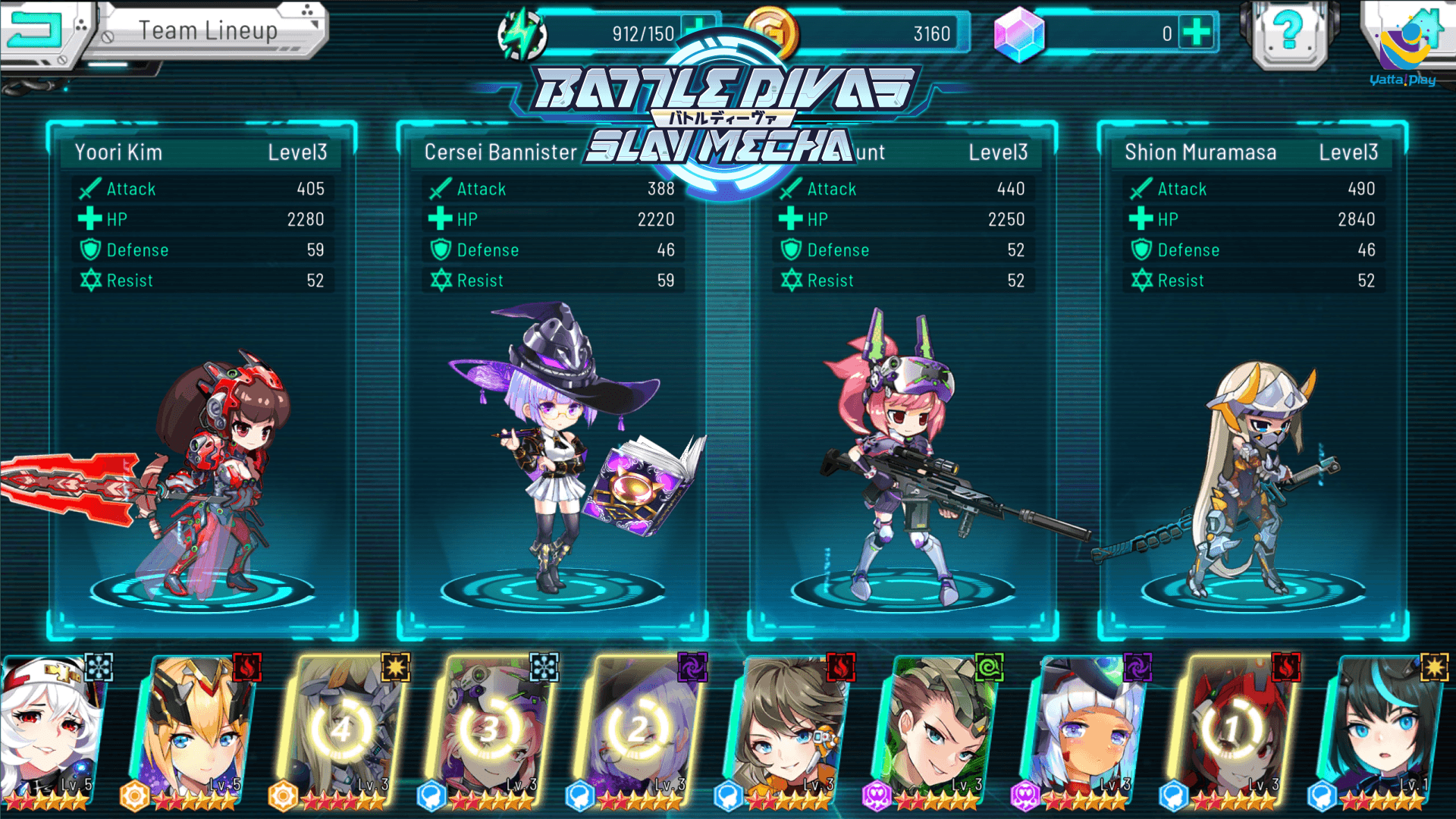Image resolution: width=1456 pixels, height=819 pixels.
Task: Tap the hero card marked with number 4
Action: [343, 732]
